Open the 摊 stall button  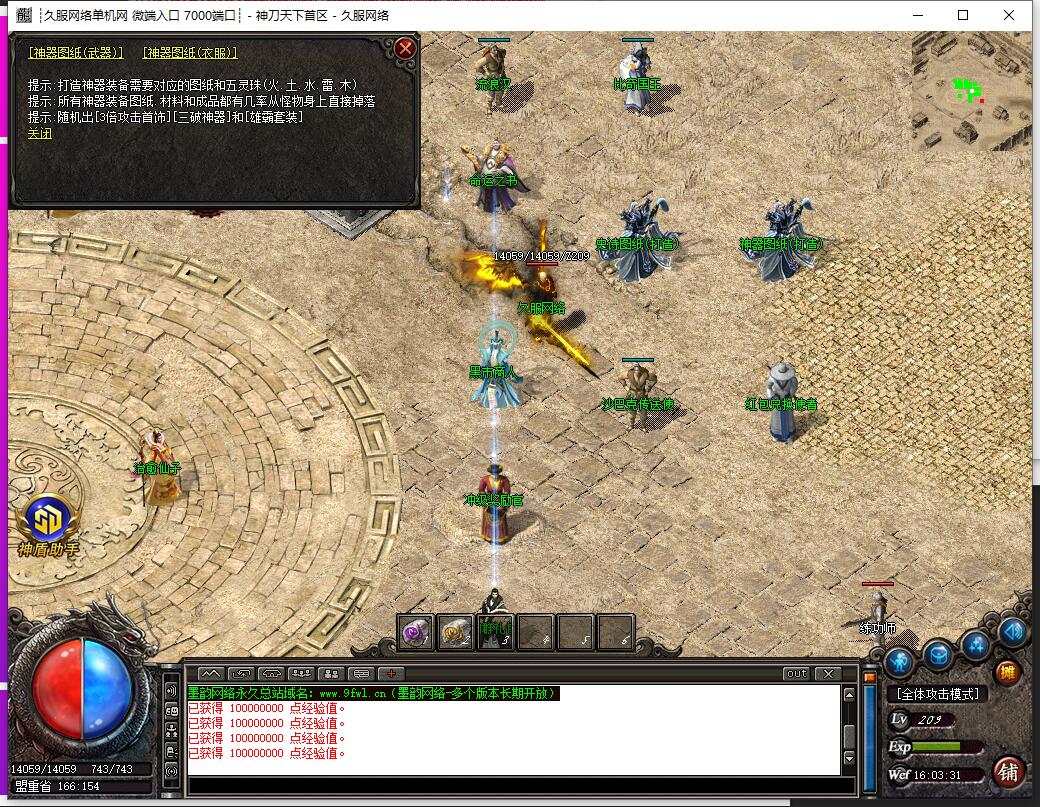[1007, 673]
